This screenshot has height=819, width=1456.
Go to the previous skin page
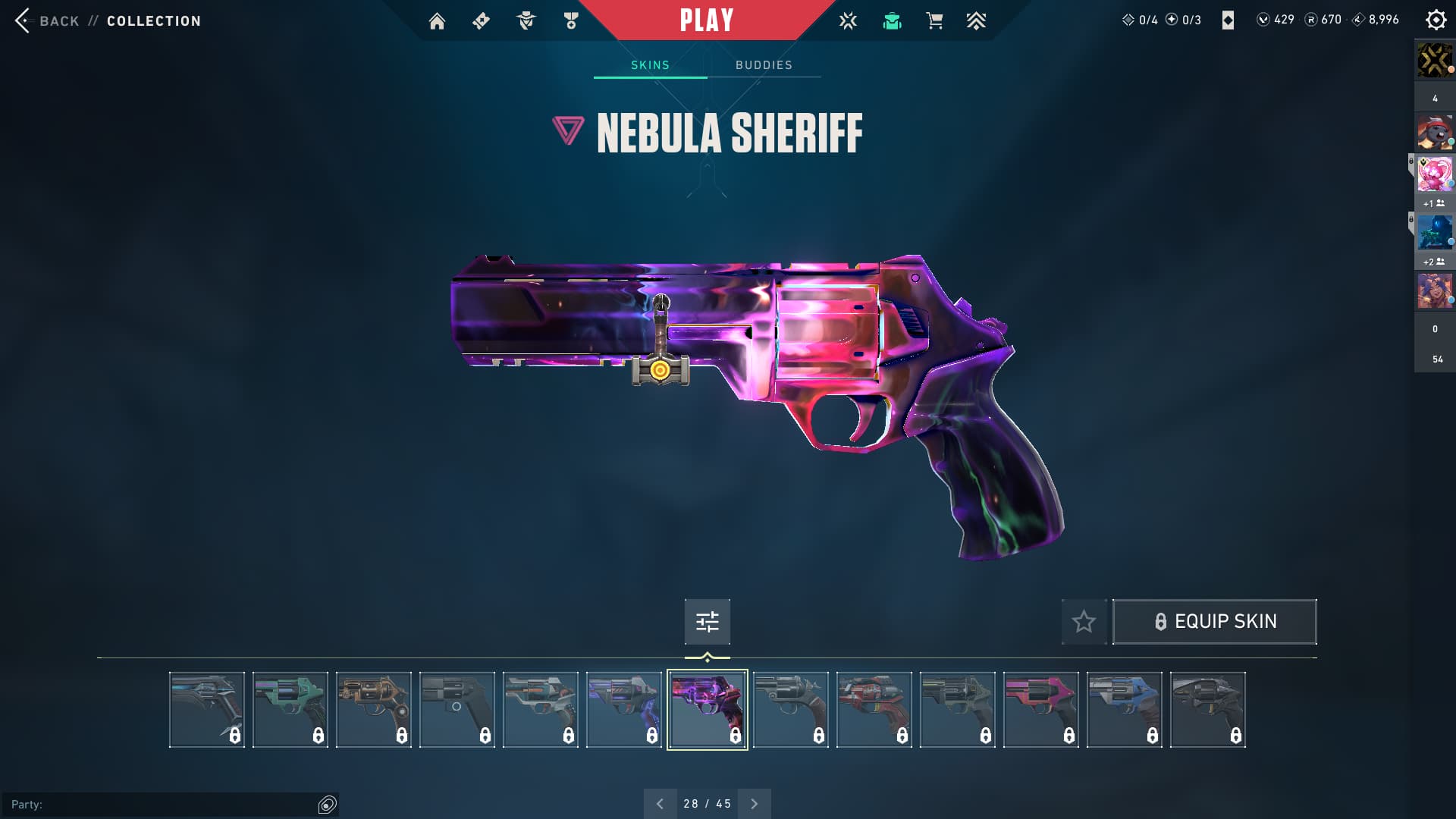(x=660, y=804)
